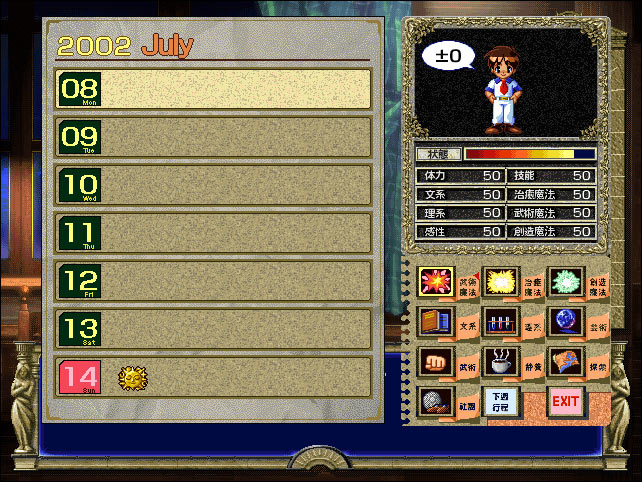
Task: Select the Monday 08 schedule row
Action: [214, 88]
